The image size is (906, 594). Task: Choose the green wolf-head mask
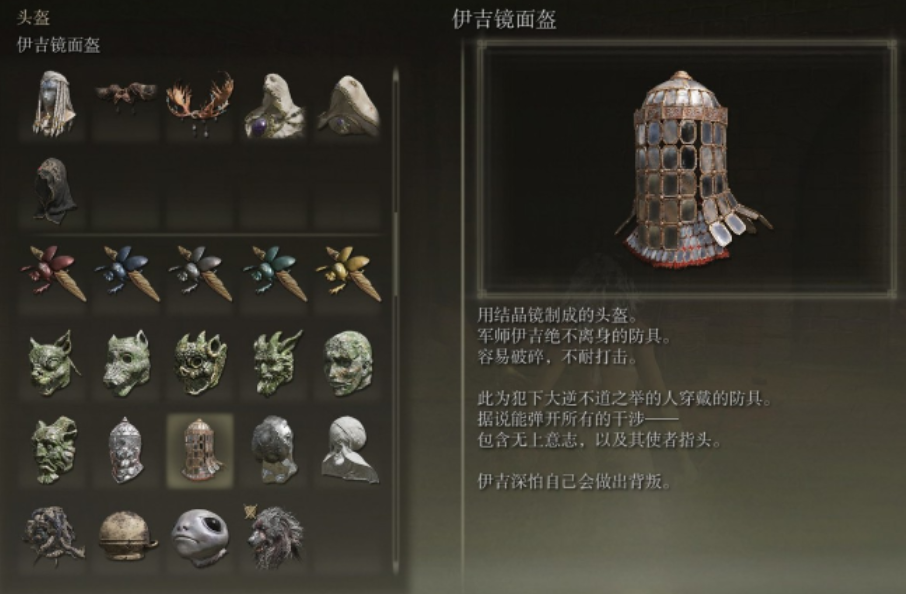(x=126, y=362)
